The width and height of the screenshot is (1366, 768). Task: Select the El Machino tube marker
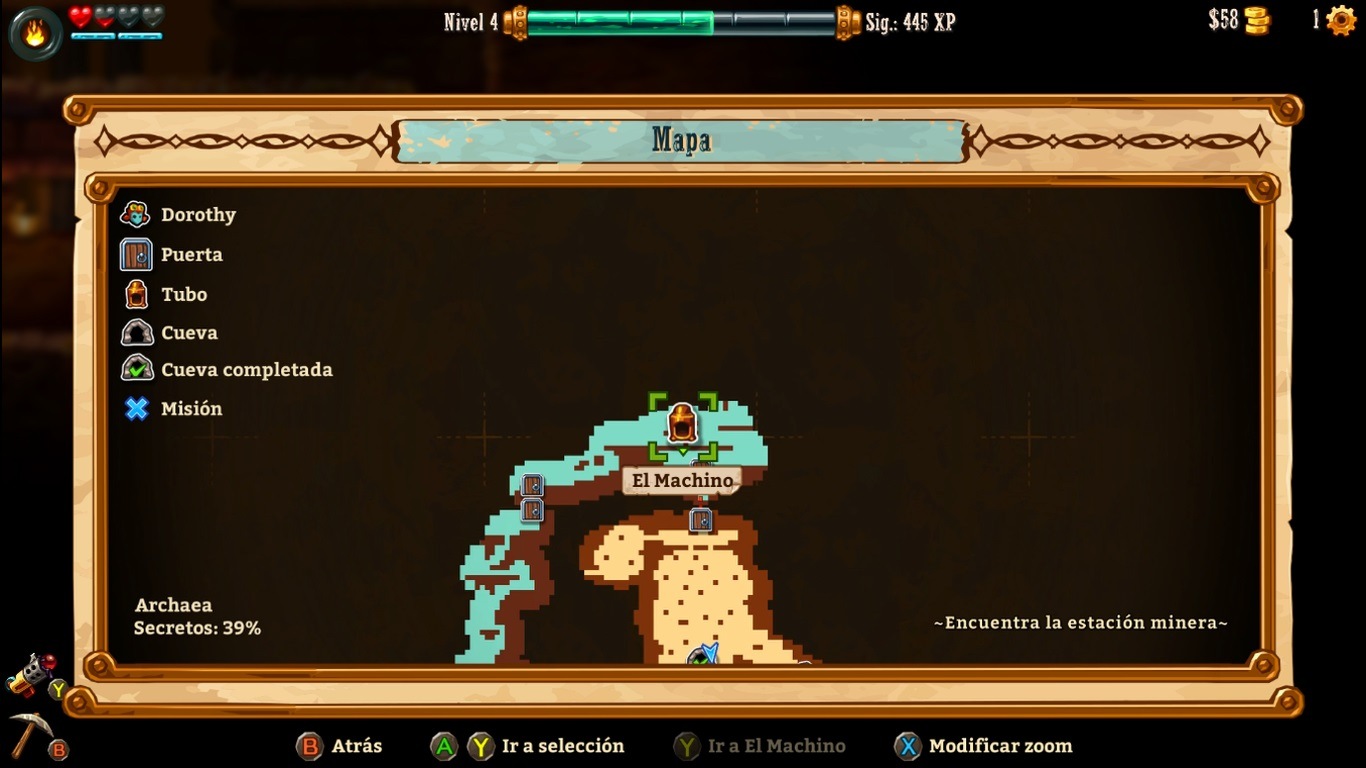tap(682, 424)
